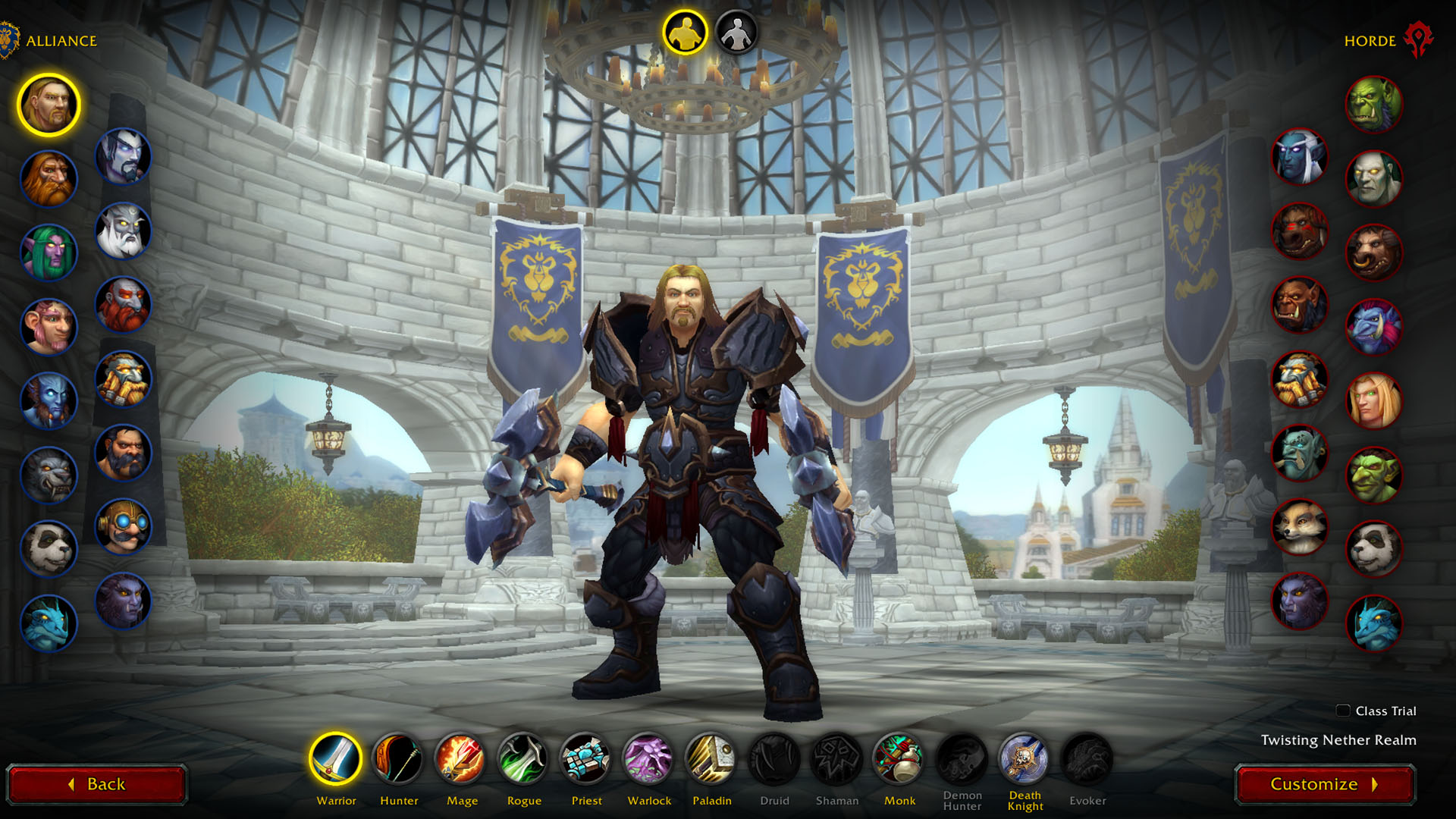This screenshot has height=819, width=1456.
Task: Choose the green Orc race portrait
Action: (x=1373, y=104)
